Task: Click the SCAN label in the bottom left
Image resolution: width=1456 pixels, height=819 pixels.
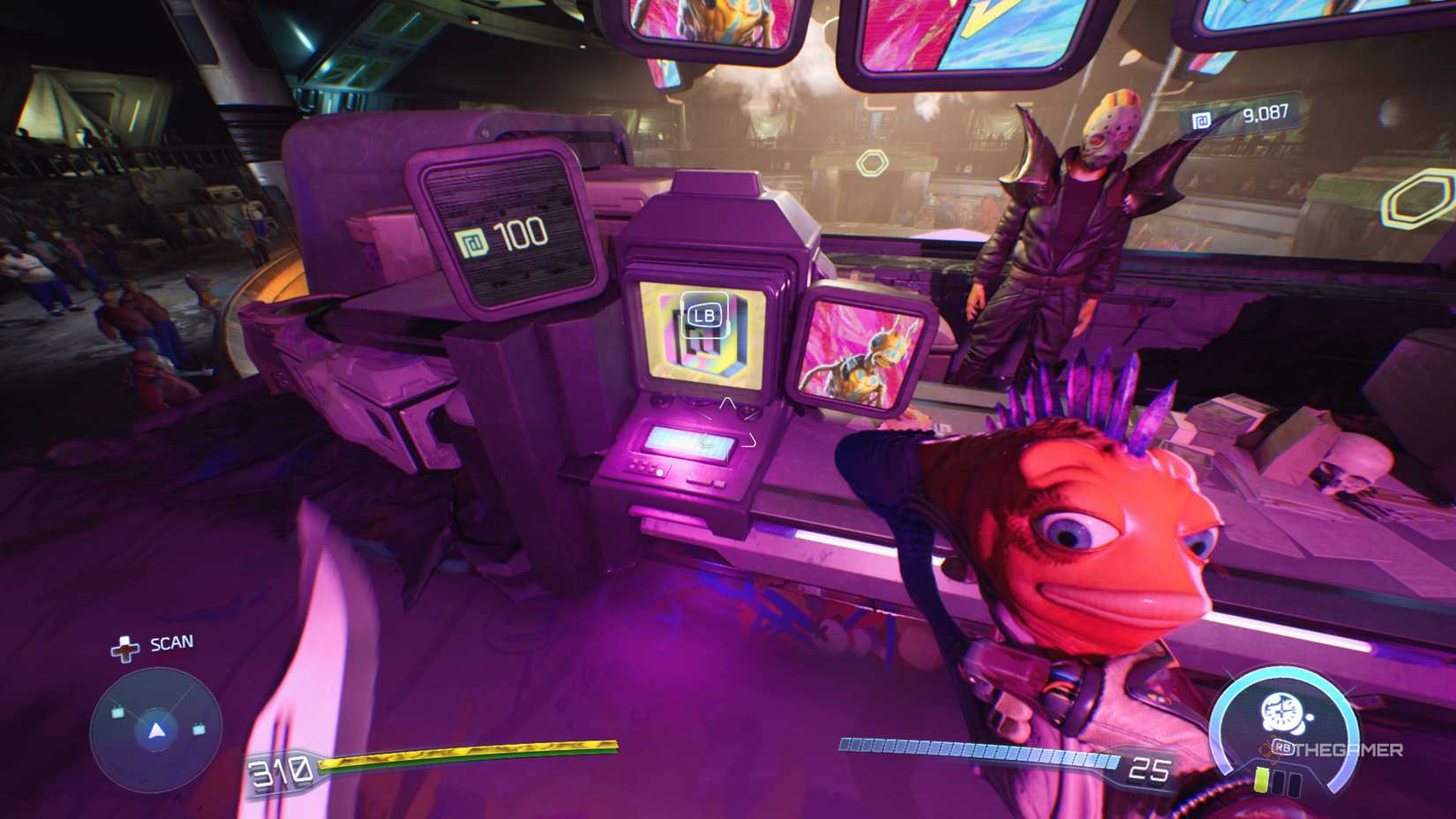Action: coord(170,642)
